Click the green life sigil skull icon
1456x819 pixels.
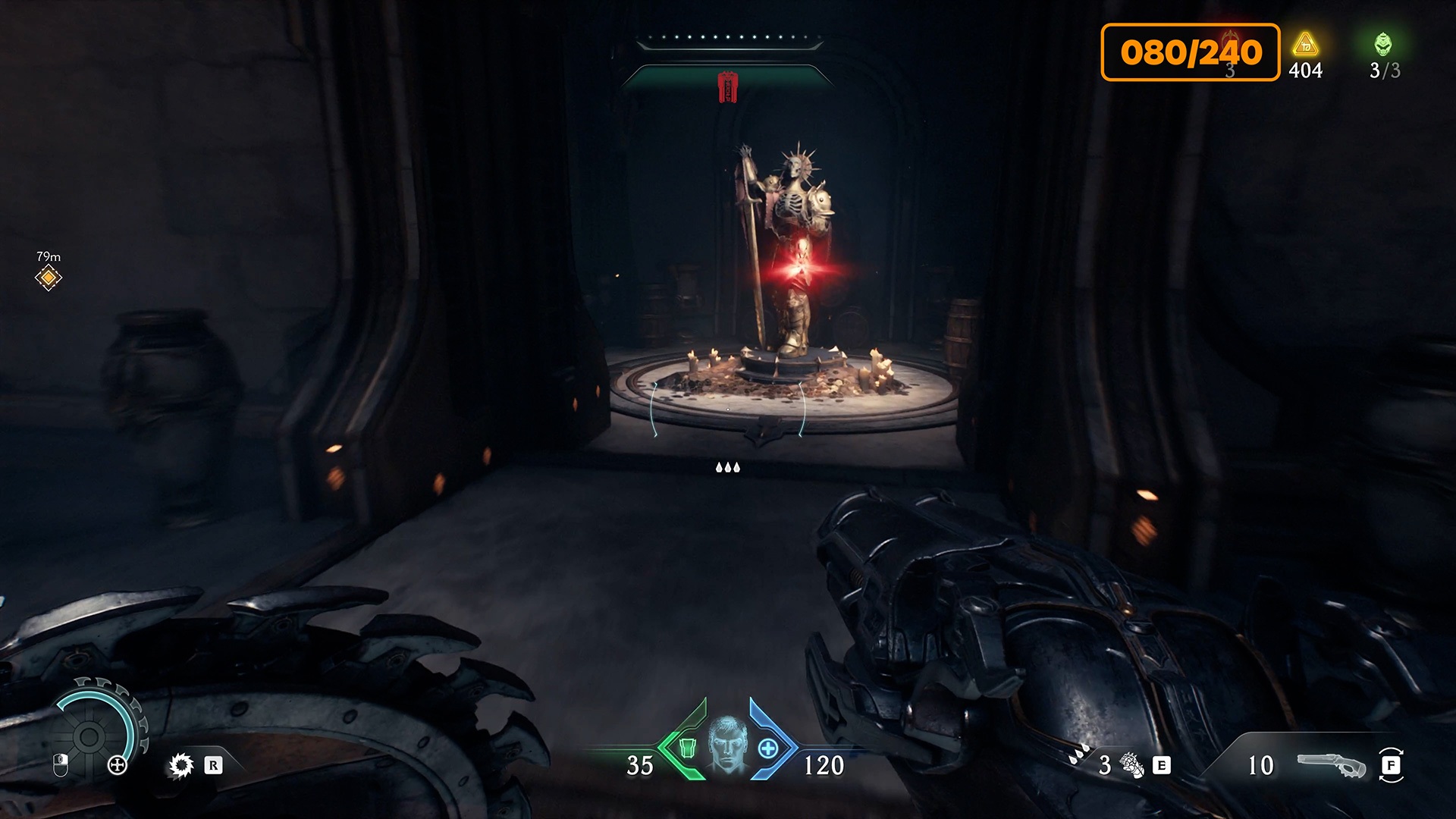[1383, 44]
